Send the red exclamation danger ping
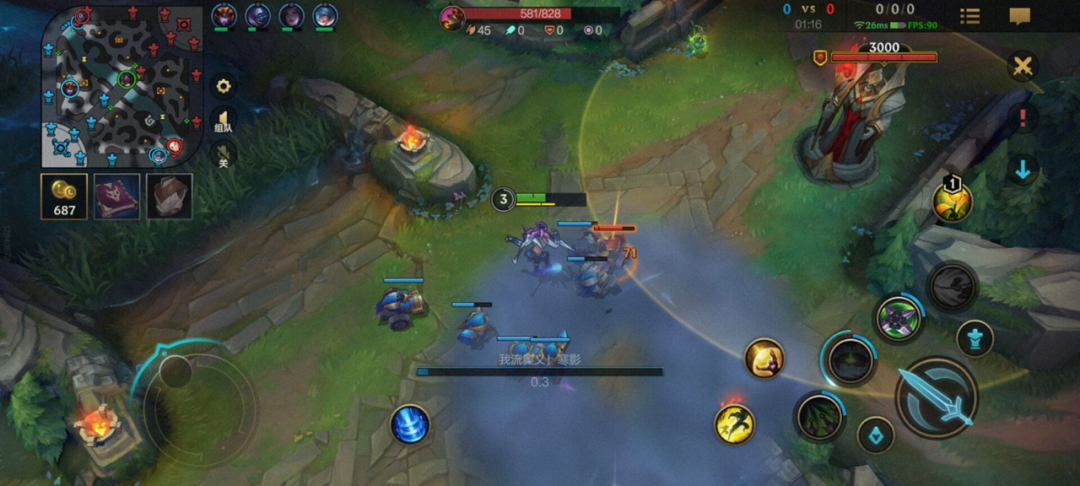Image resolution: width=1080 pixels, height=486 pixels. pyautogui.click(x=1023, y=118)
